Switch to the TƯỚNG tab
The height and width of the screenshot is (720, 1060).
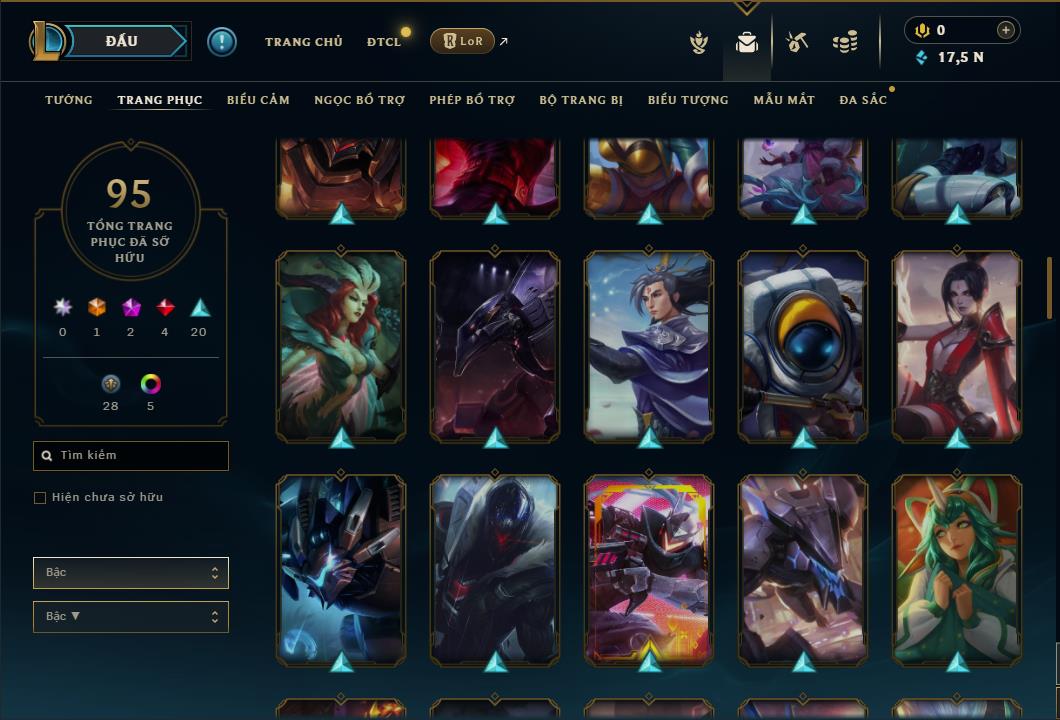(x=69, y=100)
